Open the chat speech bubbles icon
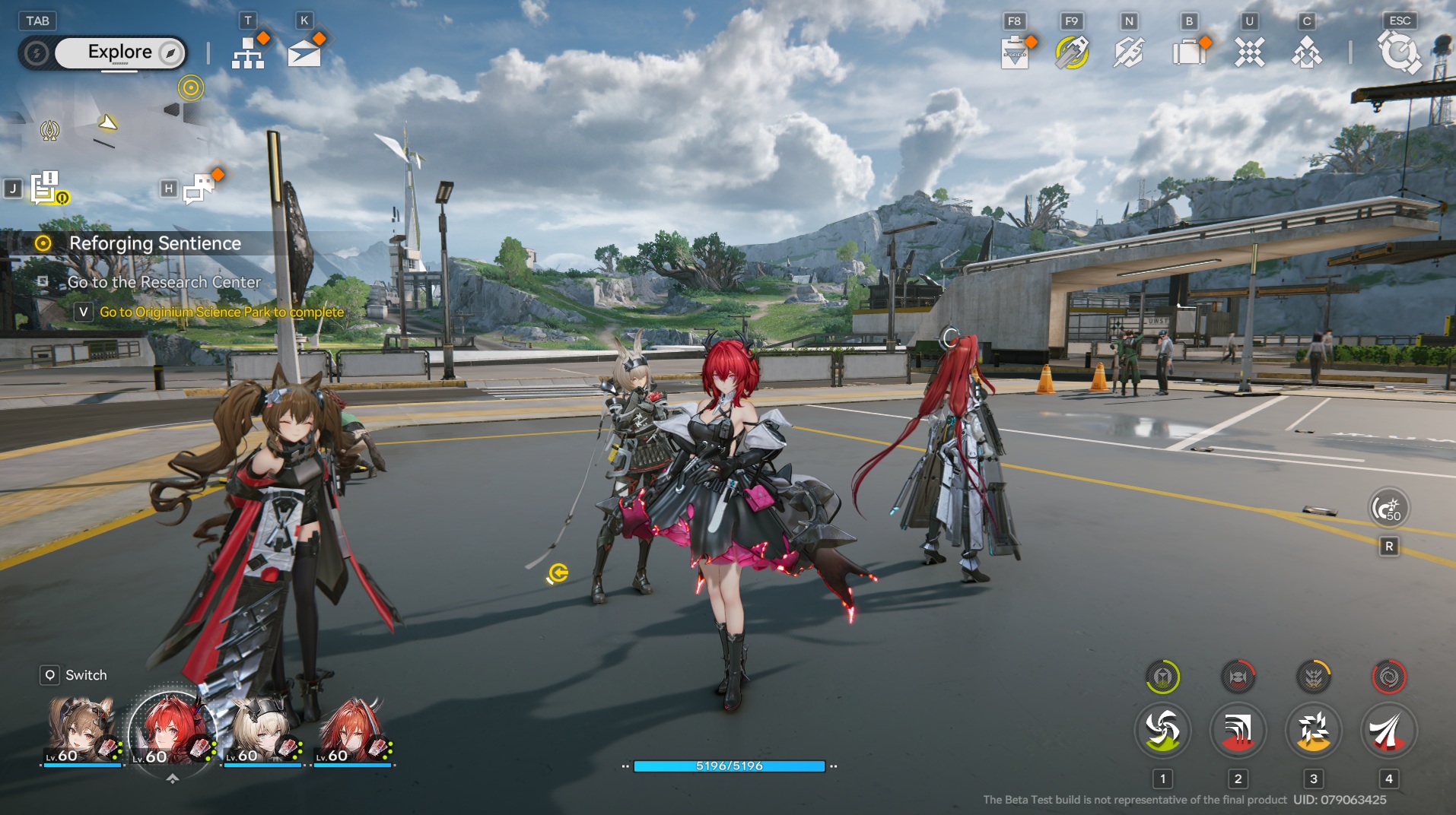 (x=198, y=188)
